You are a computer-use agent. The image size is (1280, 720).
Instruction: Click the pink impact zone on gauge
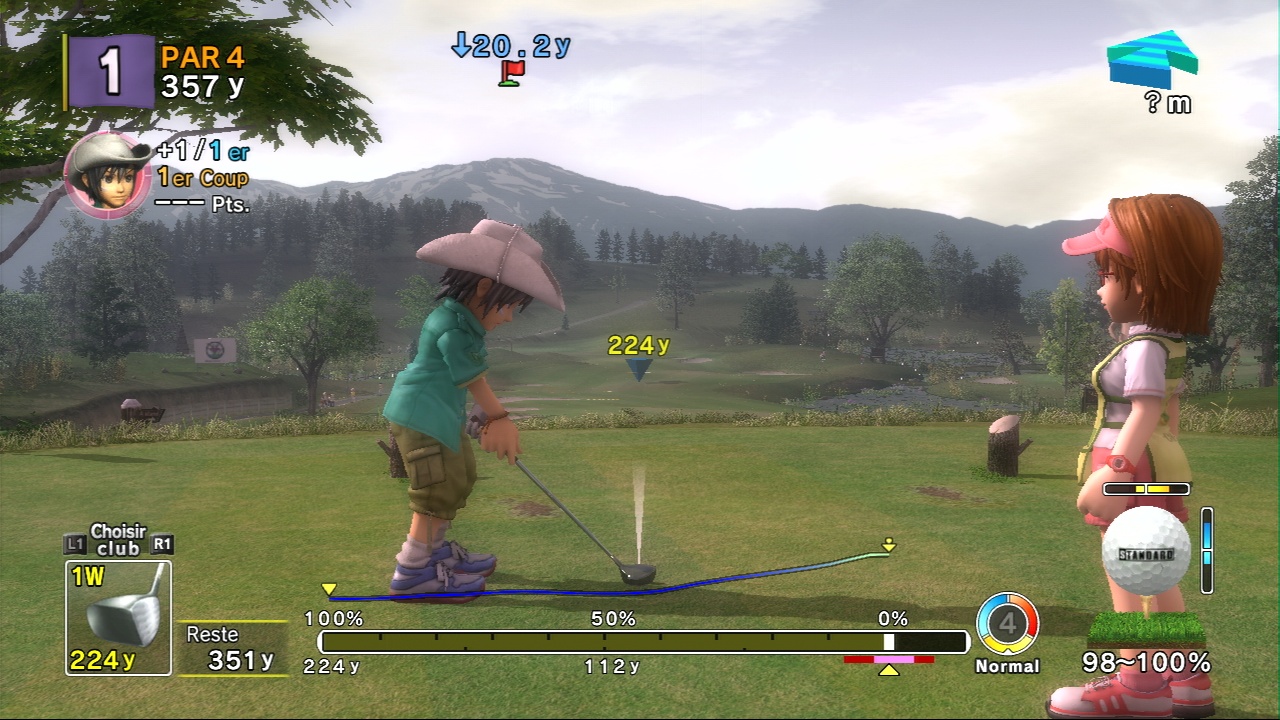pyautogui.click(x=888, y=660)
